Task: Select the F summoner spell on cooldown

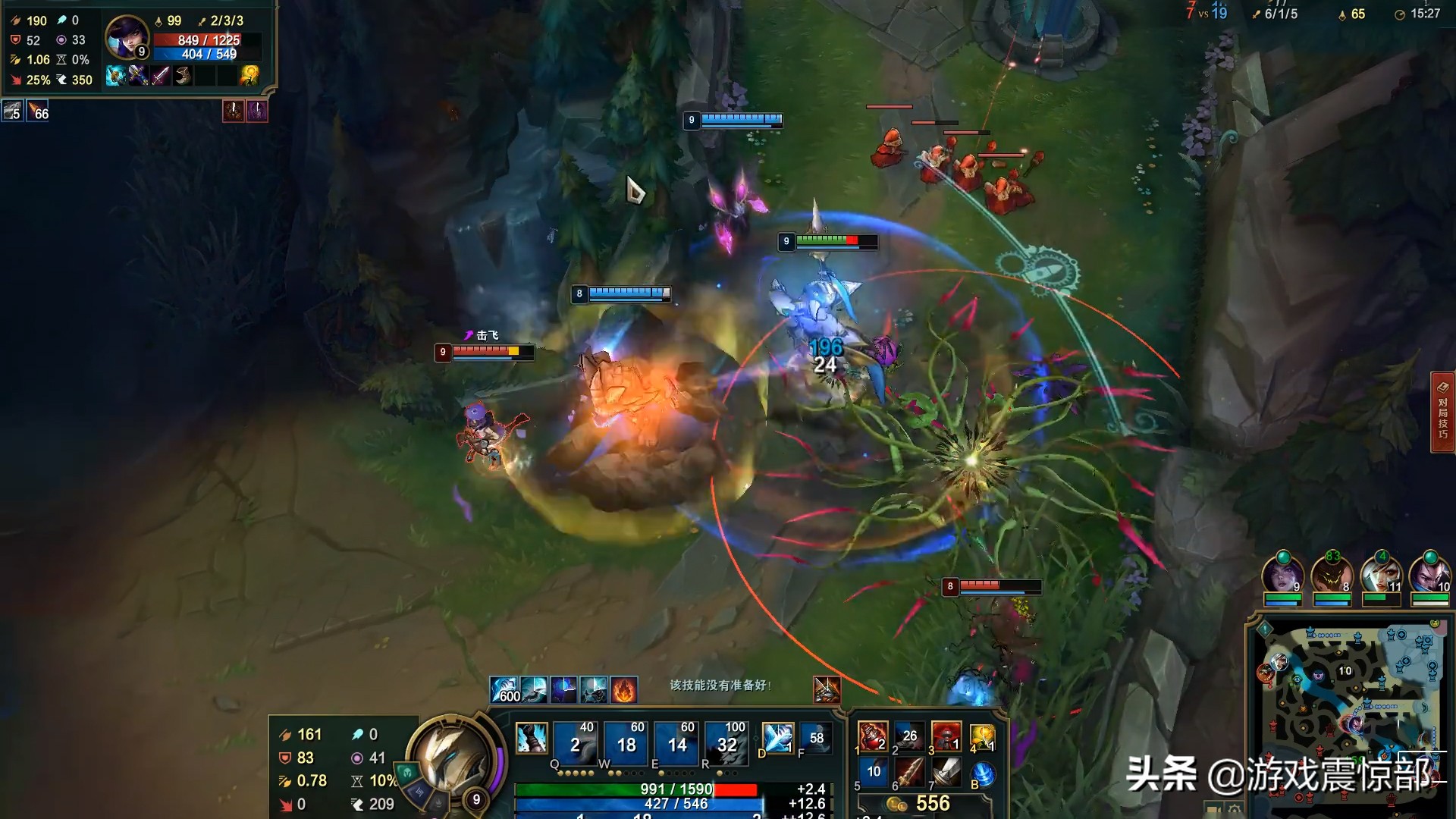Action: point(816,738)
